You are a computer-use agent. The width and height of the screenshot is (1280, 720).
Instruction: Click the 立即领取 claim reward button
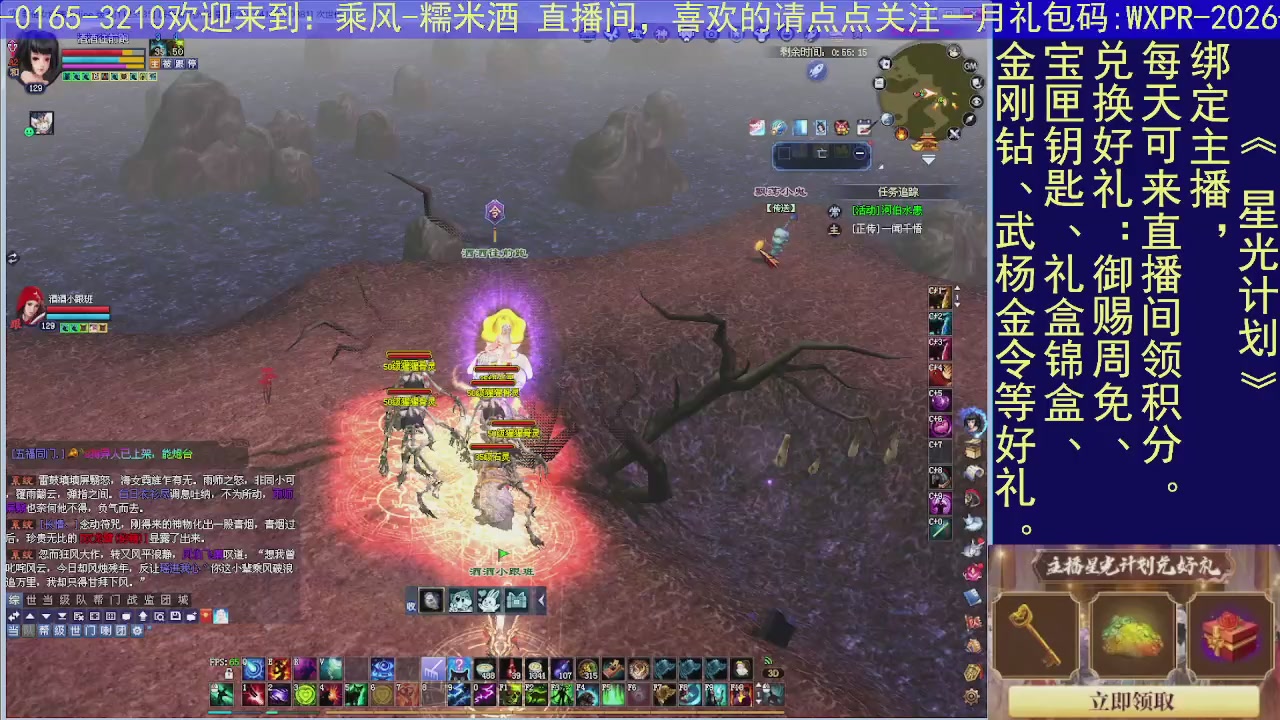point(1133,701)
